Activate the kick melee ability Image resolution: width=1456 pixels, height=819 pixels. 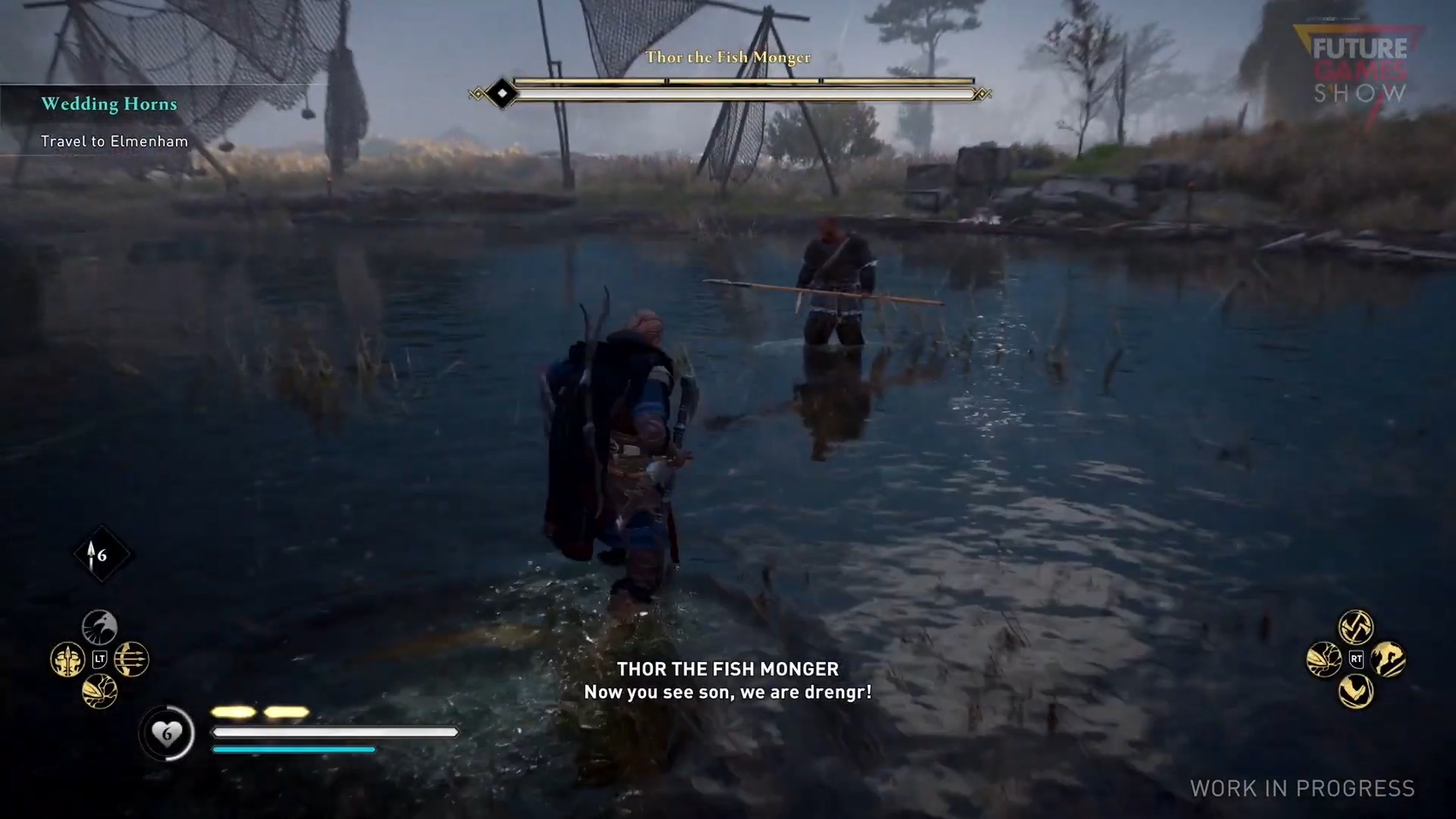point(1356,692)
